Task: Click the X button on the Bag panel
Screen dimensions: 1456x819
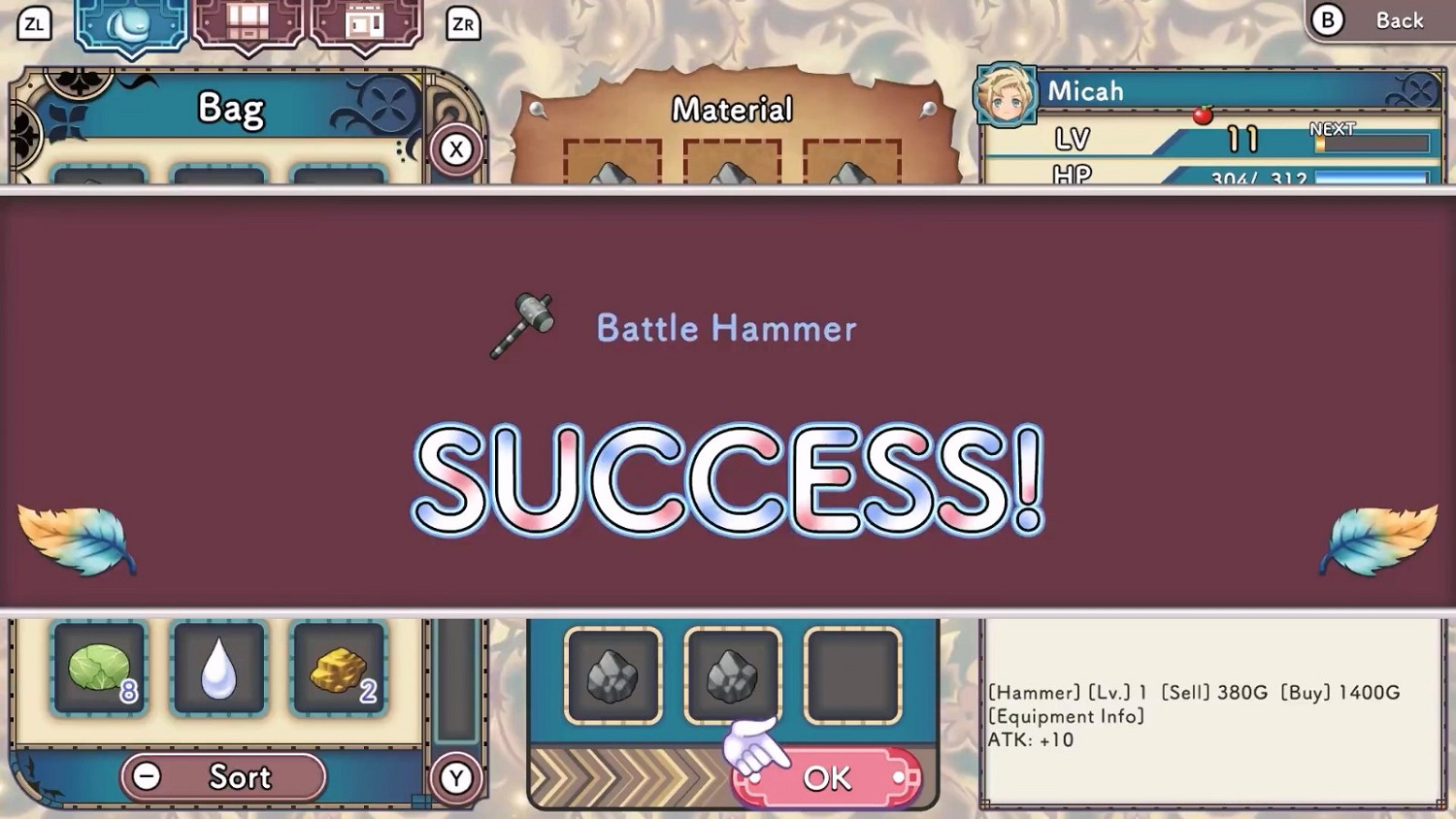Action: click(456, 150)
